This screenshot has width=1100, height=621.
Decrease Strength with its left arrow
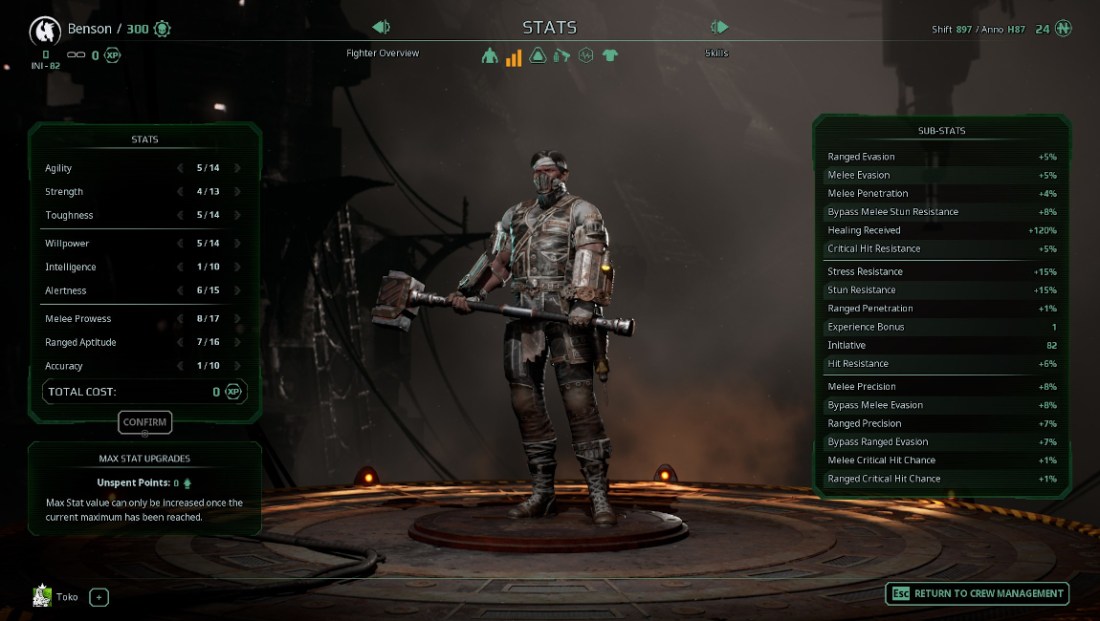(x=180, y=192)
